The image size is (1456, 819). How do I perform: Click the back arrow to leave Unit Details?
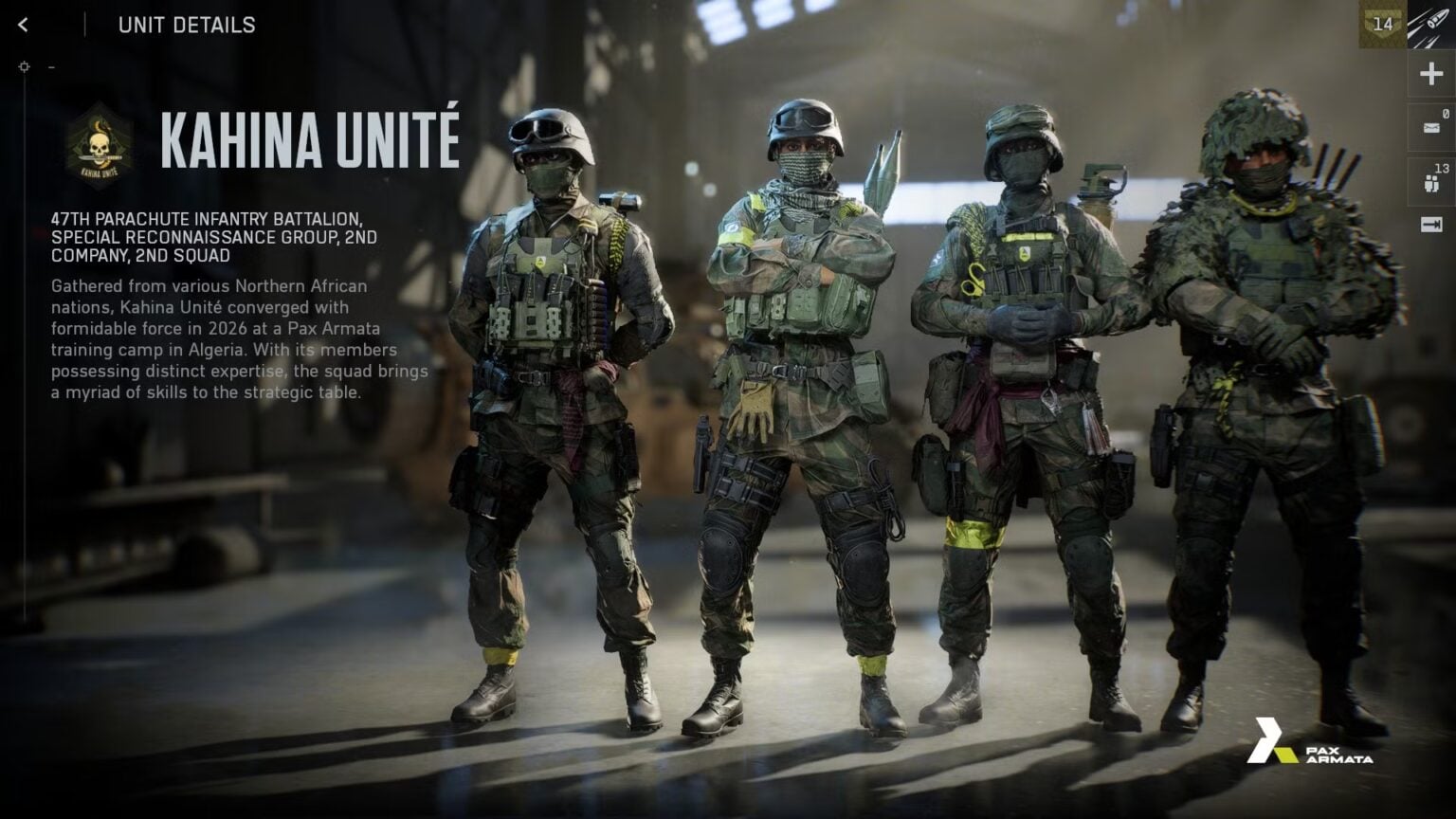tap(23, 26)
